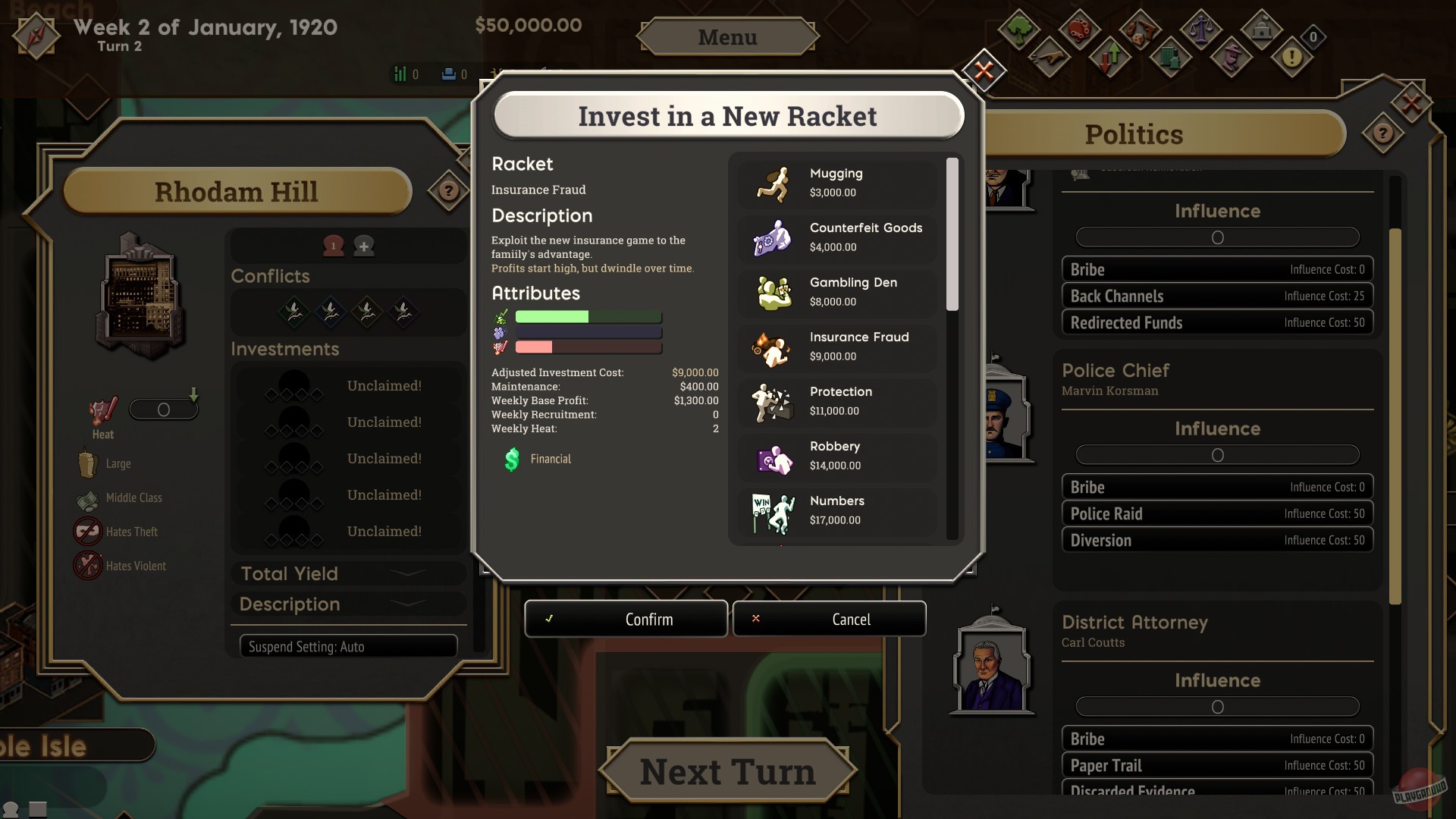Open the yellow exclamation alert icon
The height and width of the screenshot is (819, 1456).
tap(1293, 56)
